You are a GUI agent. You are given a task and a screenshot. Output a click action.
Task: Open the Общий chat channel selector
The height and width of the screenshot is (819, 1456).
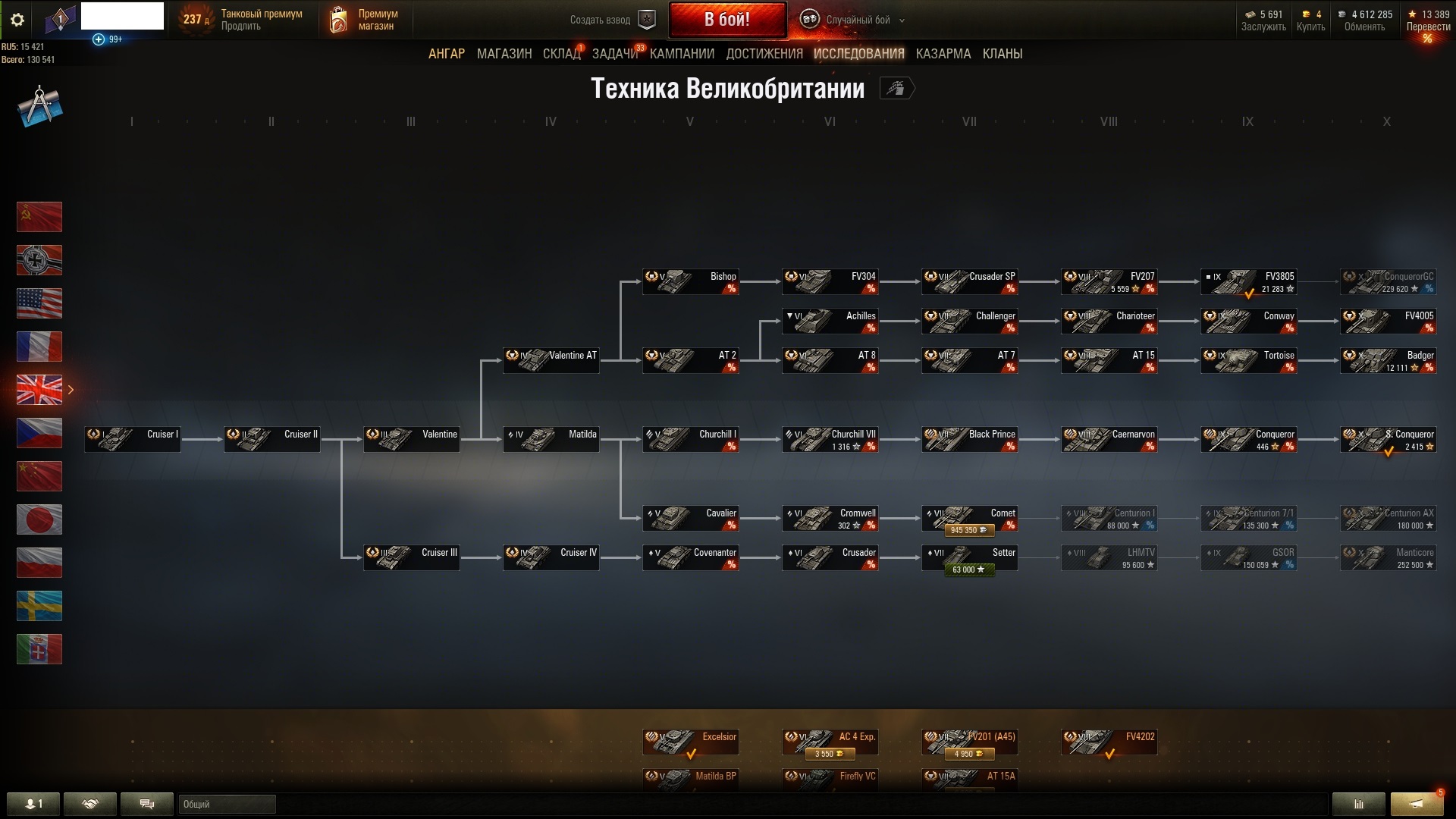coord(226,804)
